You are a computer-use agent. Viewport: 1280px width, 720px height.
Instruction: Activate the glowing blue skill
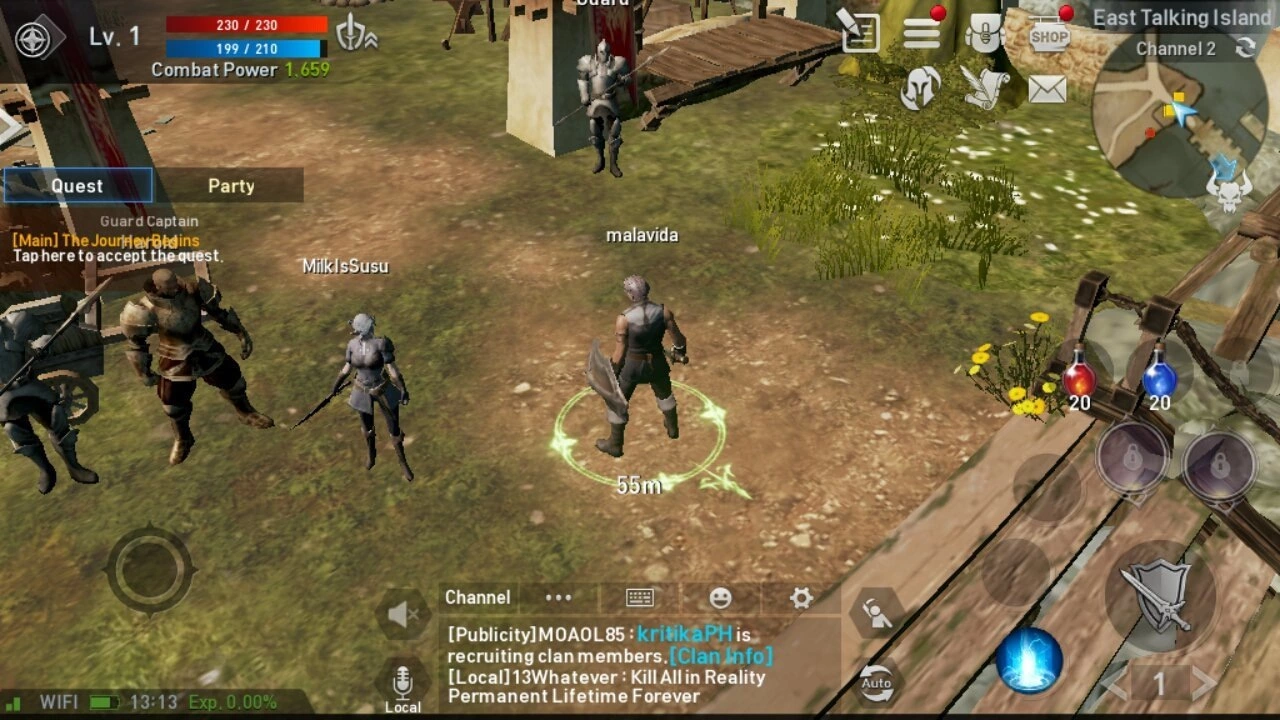1029,661
